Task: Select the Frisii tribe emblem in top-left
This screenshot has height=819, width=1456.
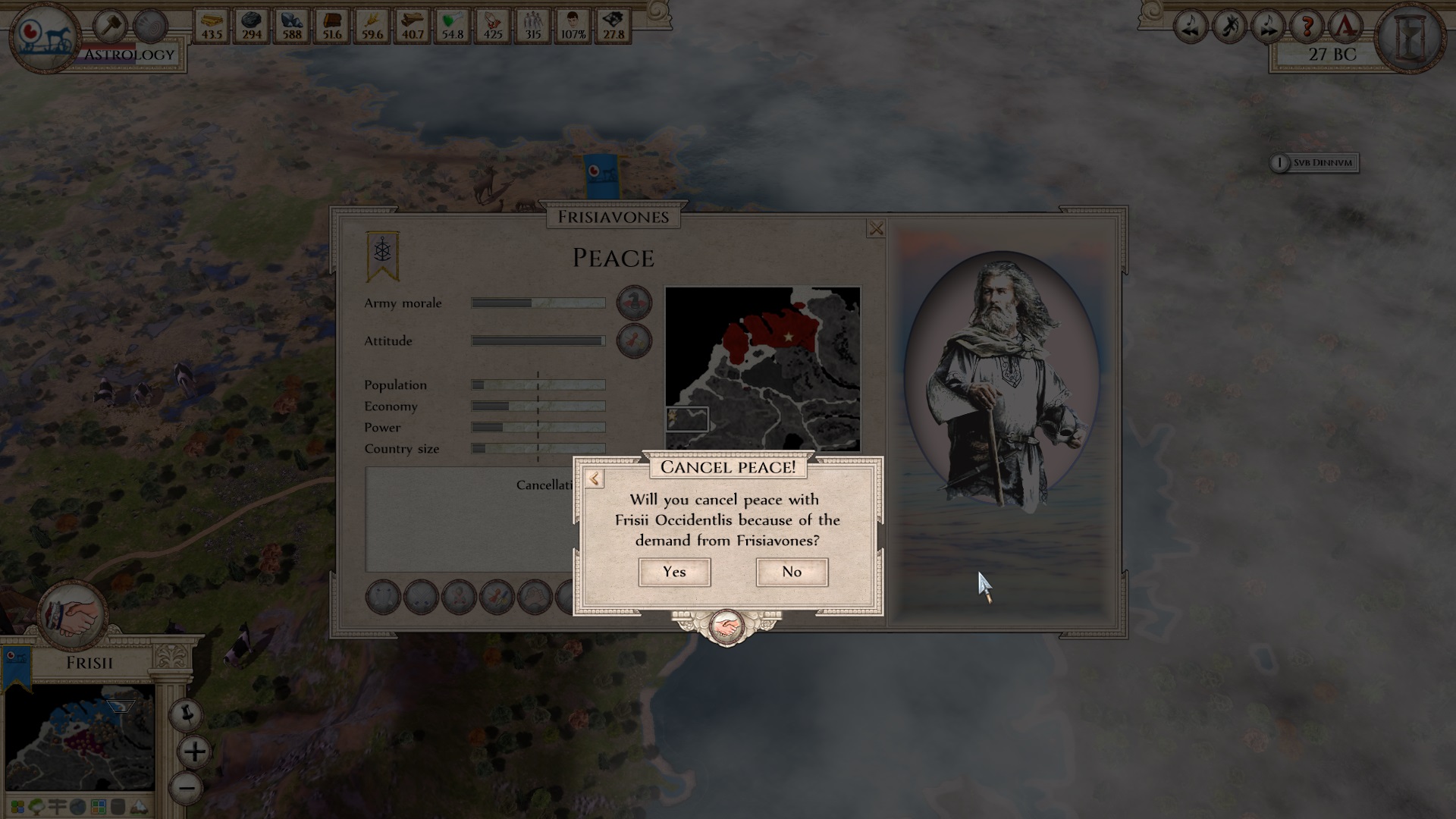Action: 44,36
